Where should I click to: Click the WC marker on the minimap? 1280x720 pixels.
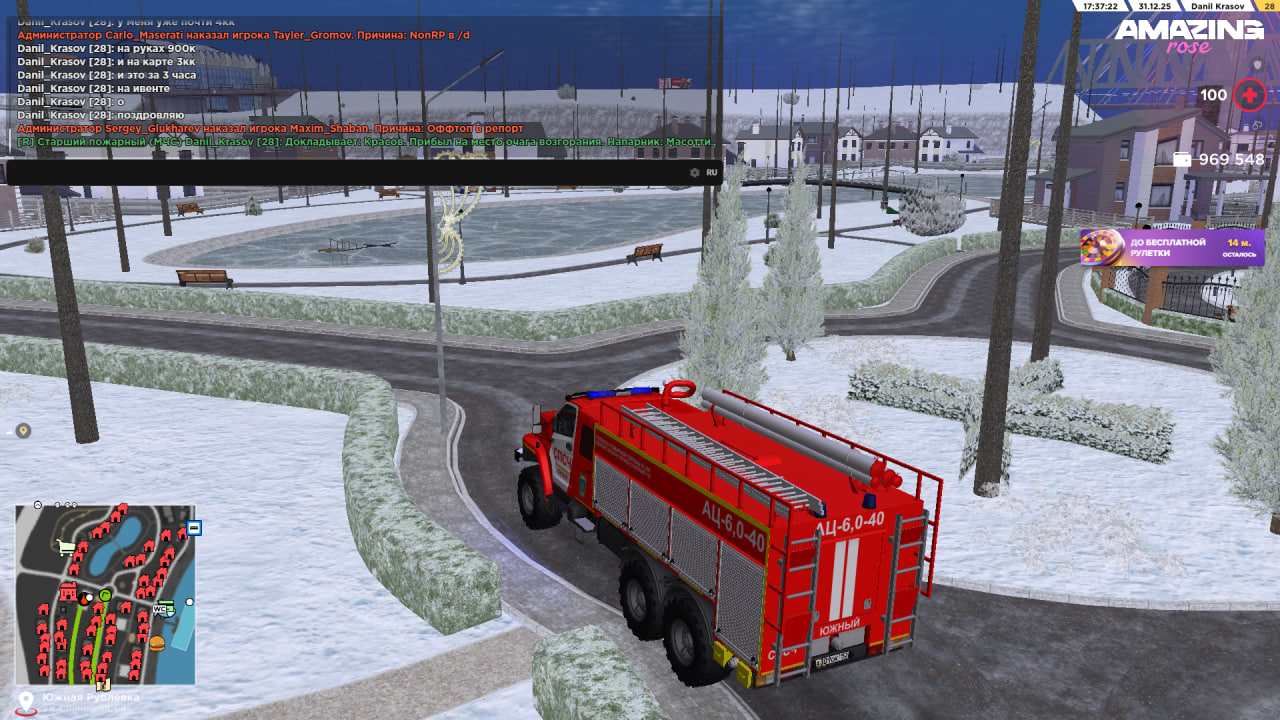click(x=160, y=608)
